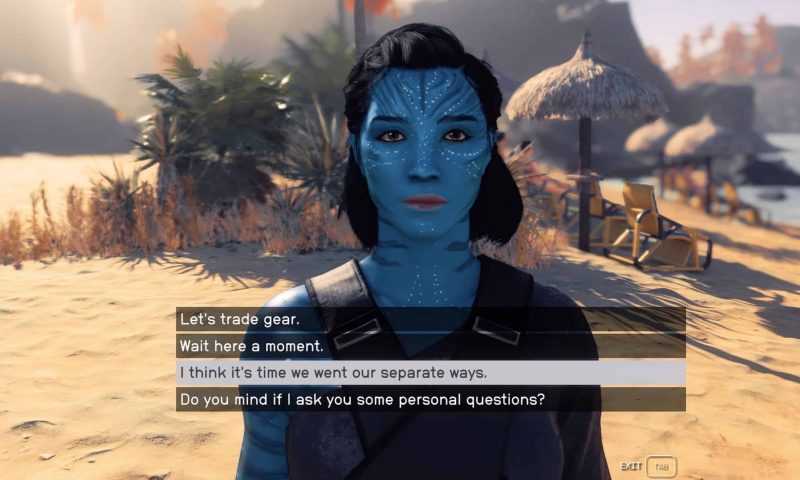Ask the companion some personal questions

click(361, 400)
